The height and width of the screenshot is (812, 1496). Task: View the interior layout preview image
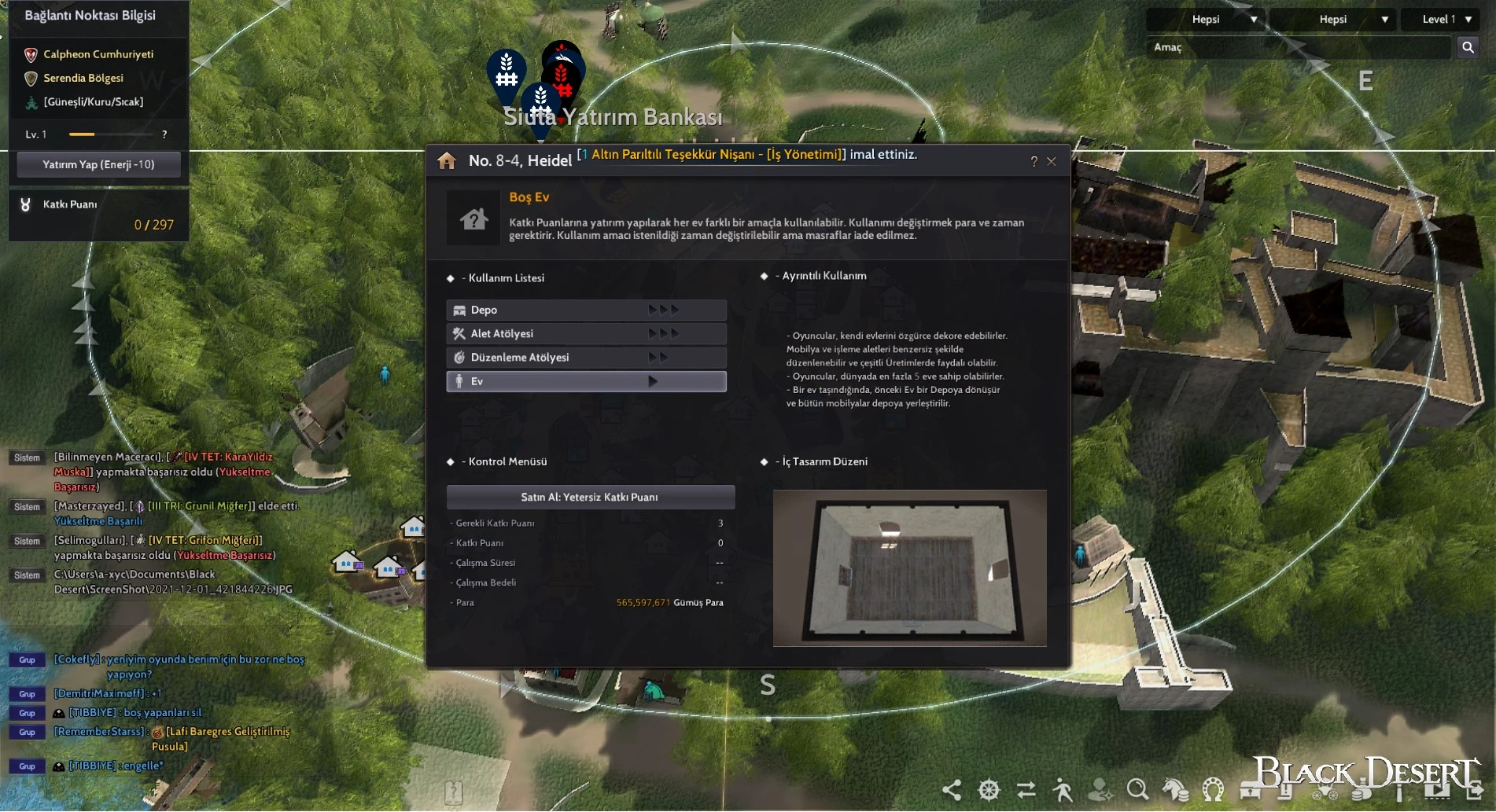click(x=909, y=568)
